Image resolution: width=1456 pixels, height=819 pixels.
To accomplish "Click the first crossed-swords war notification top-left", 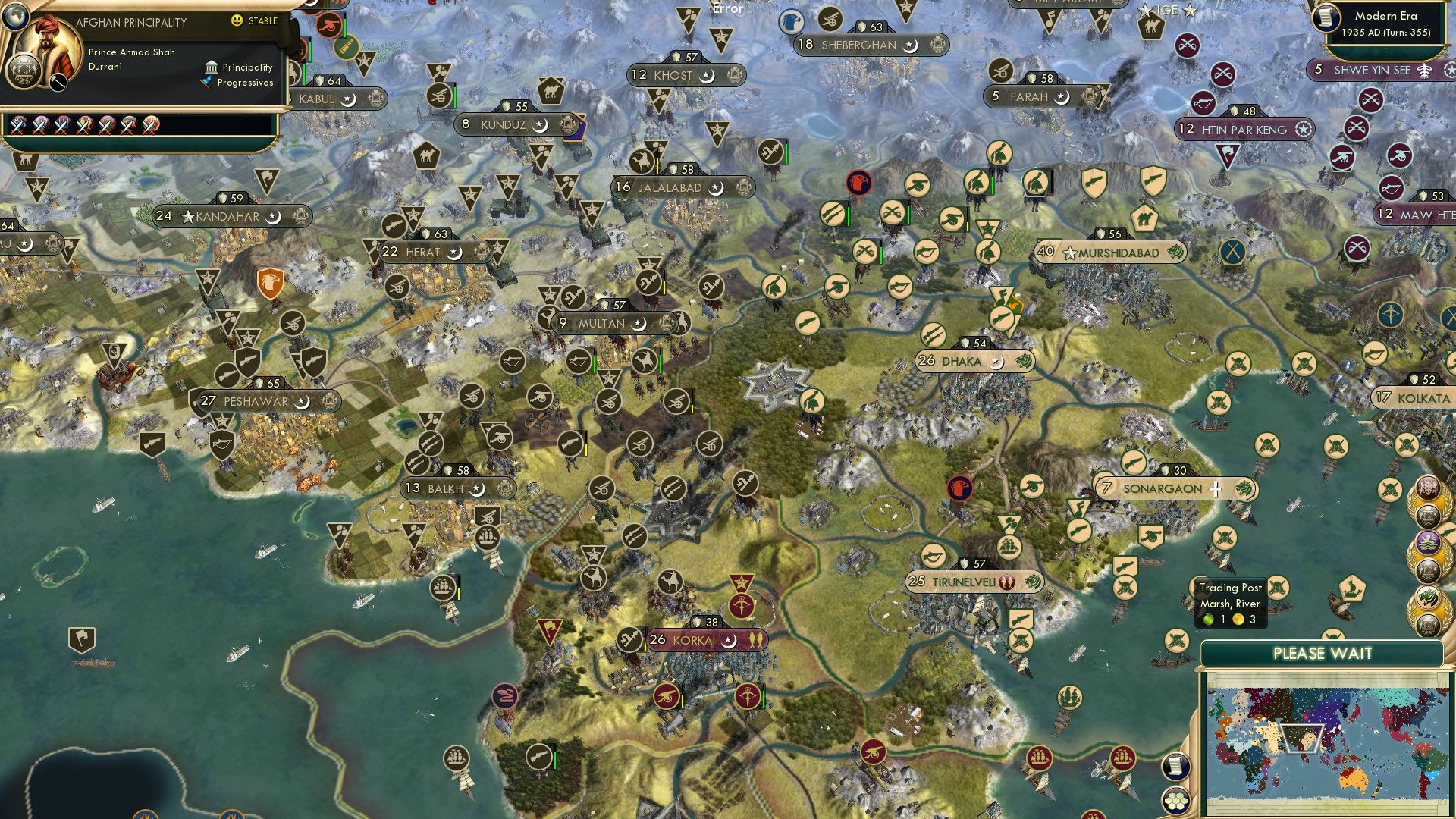I will pos(17,124).
